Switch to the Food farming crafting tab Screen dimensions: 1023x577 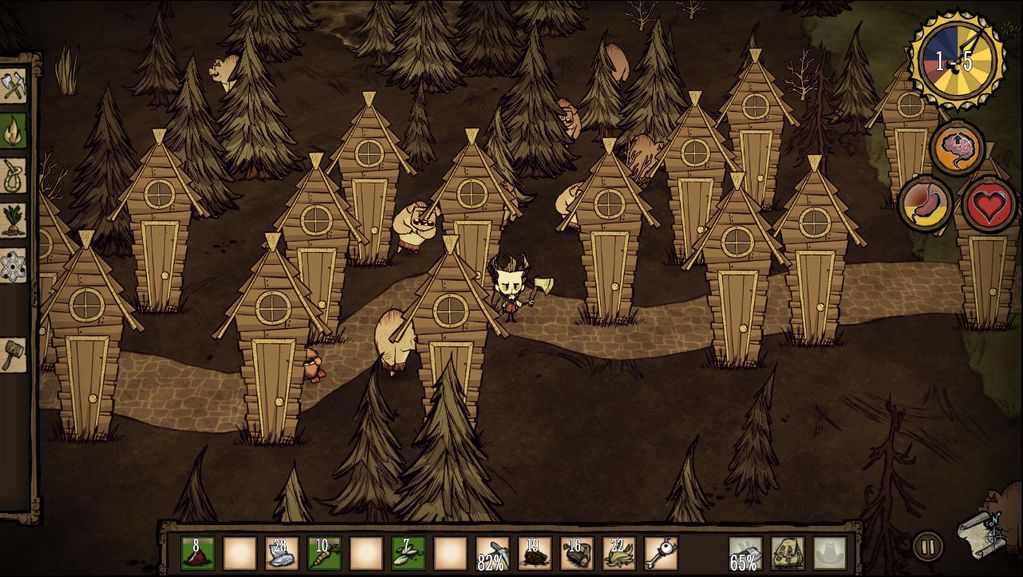(13, 219)
